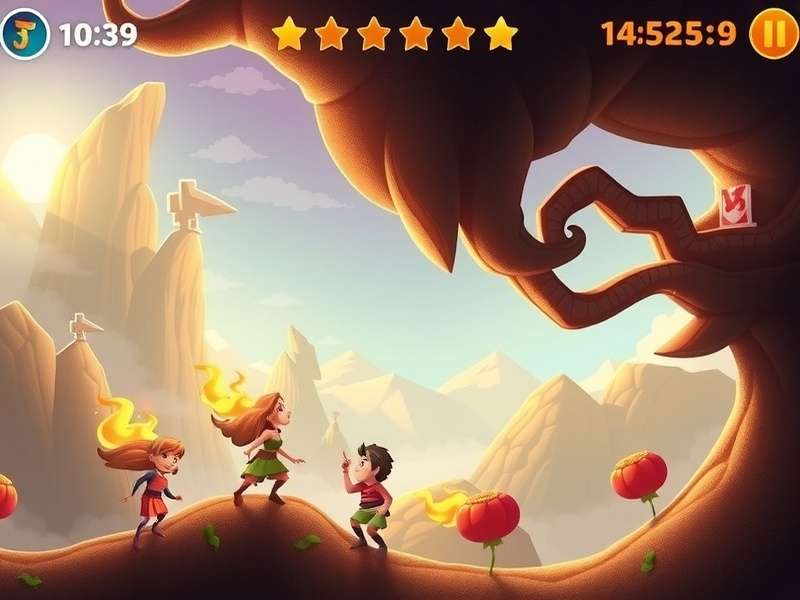Pause the game with the orange button
The height and width of the screenshot is (600, 800).
pos(773,33)
